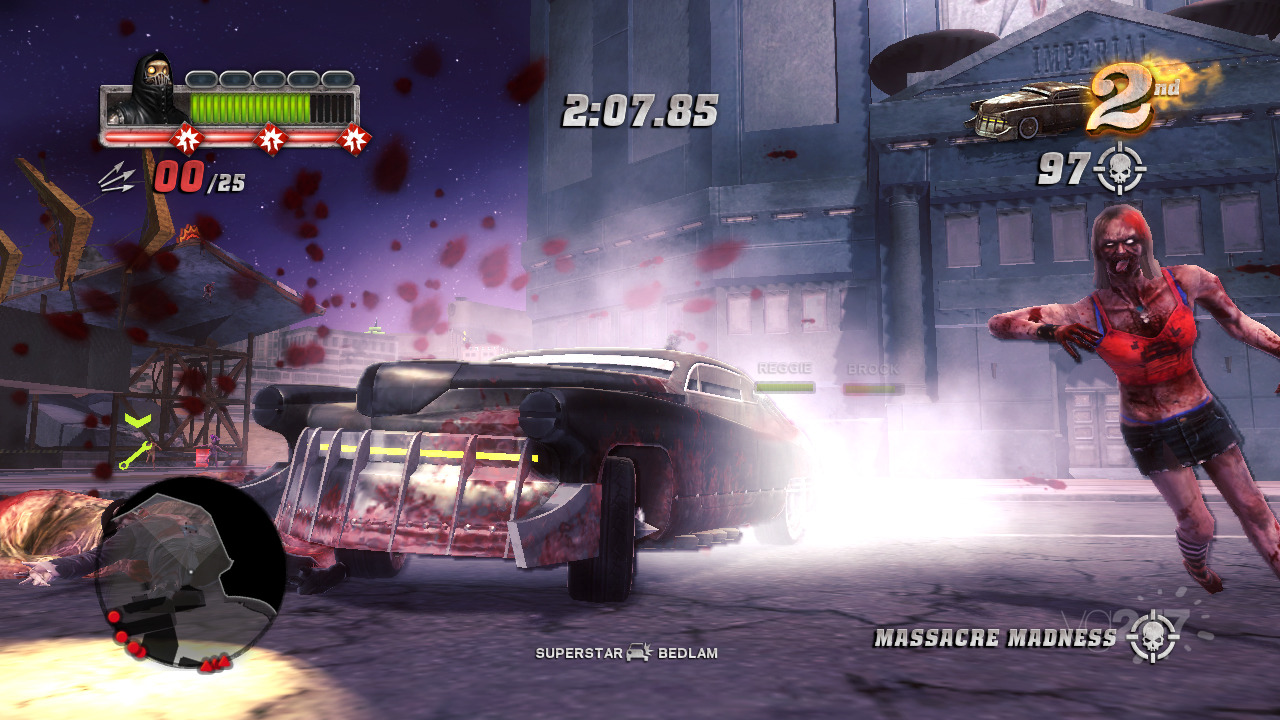Click the Massacre Madness skull emblem
The width and height of the screenshot is (1280, 720).
[1153, 637]
